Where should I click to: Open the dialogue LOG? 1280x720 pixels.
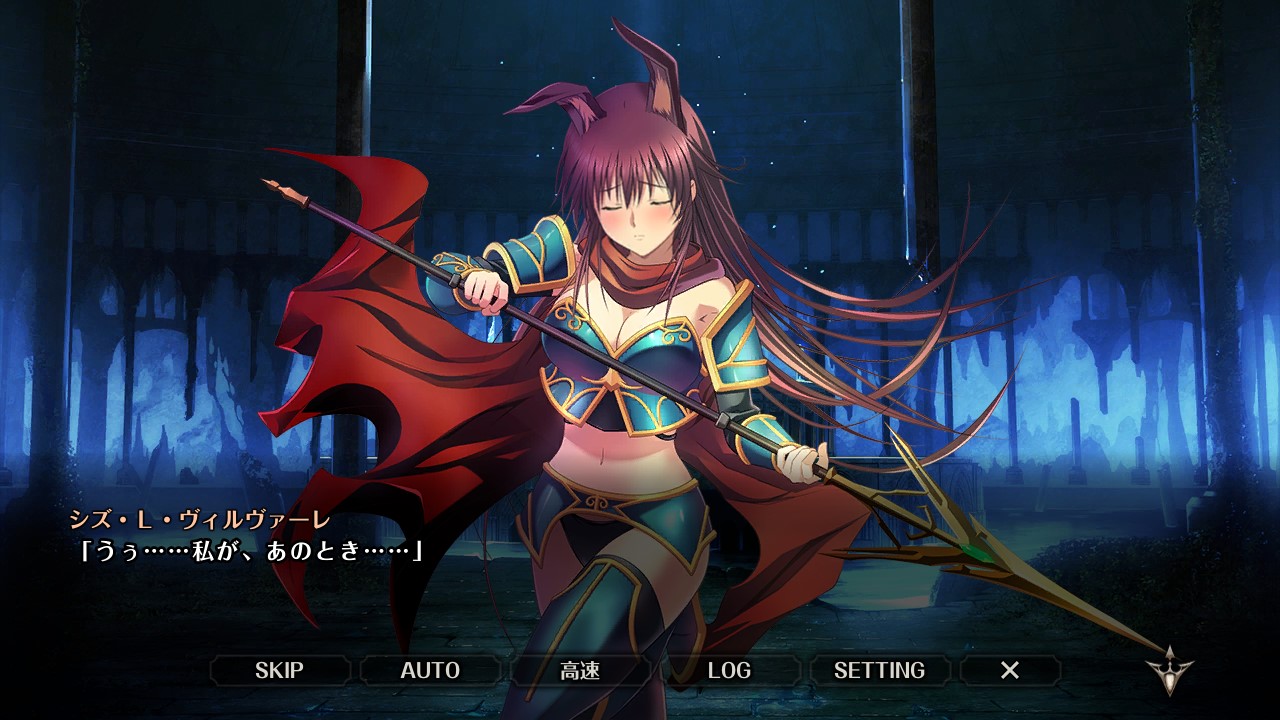pyautogui.click(x=729, y=670)
